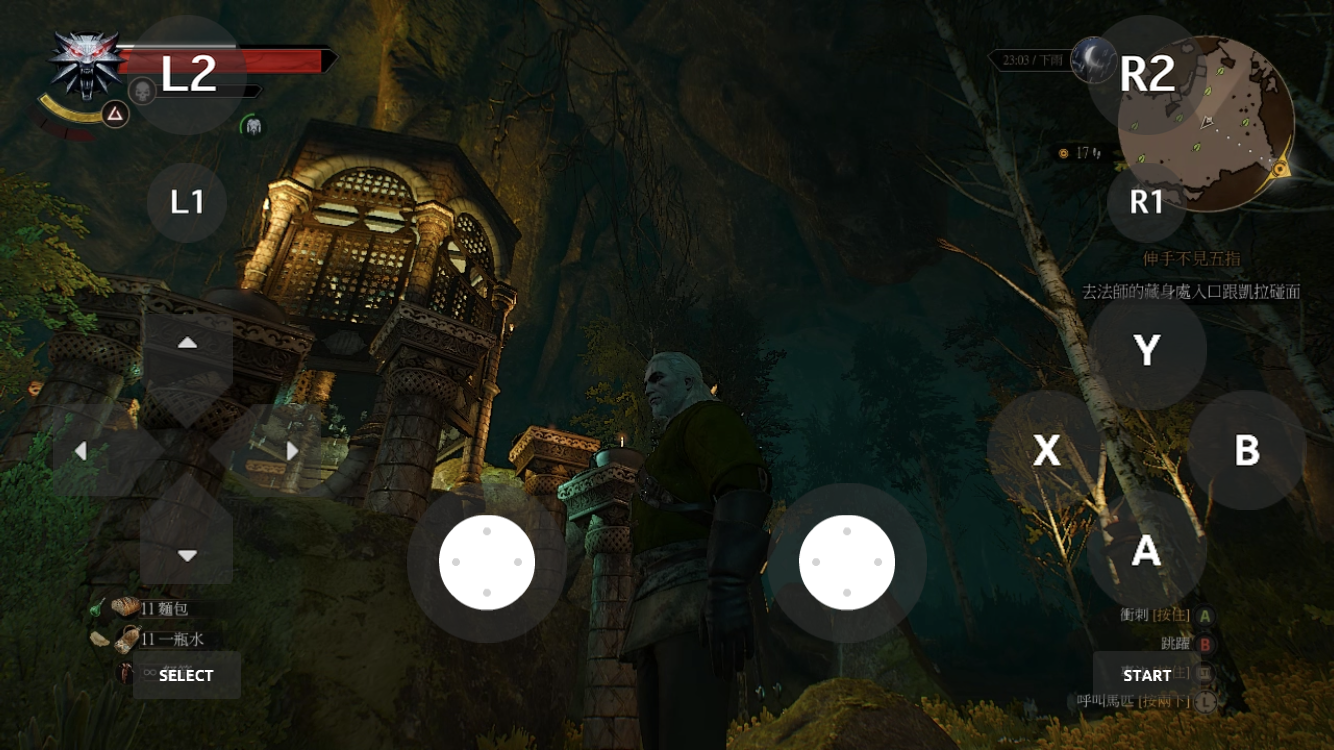Click the START button

pyautogui.click(x=1146, y=675)
